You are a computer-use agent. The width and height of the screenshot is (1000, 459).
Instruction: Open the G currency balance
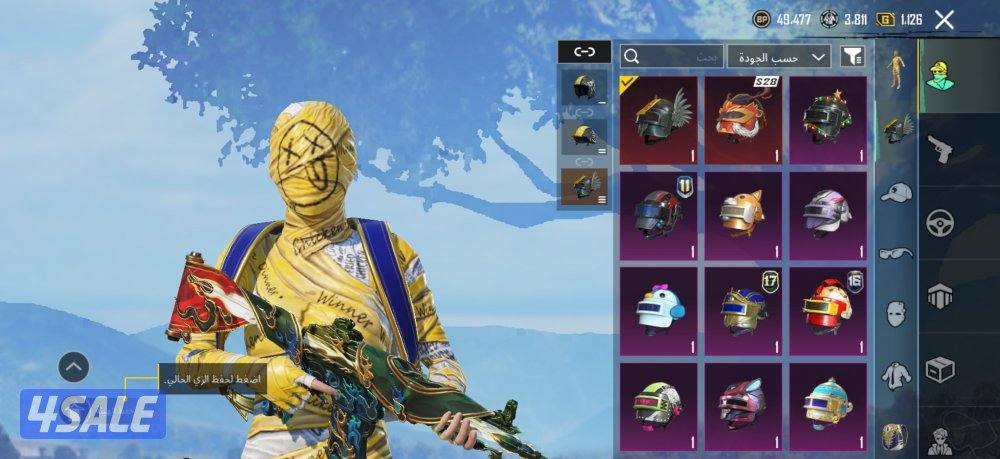tap(900, 19)
